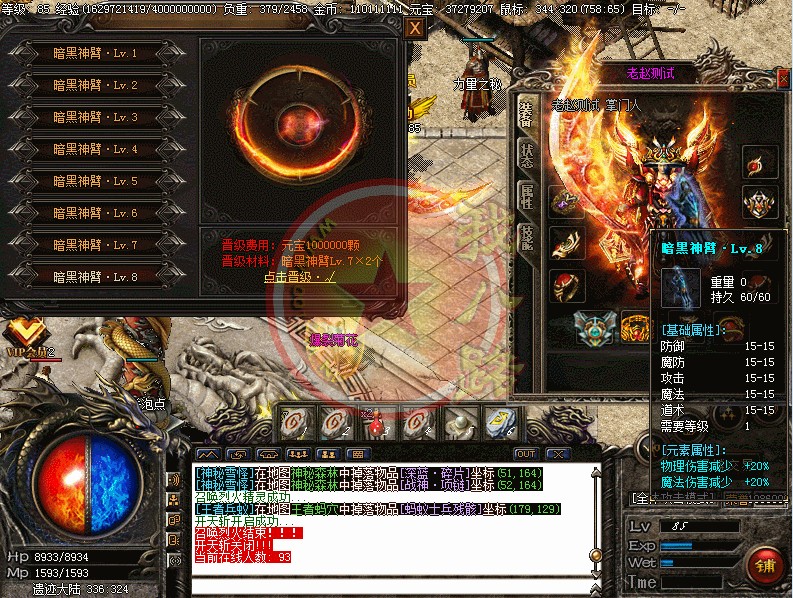
Task: Choose the 暗黑神臂 Lv.4 list entry
Action: [x=95, y=150]
